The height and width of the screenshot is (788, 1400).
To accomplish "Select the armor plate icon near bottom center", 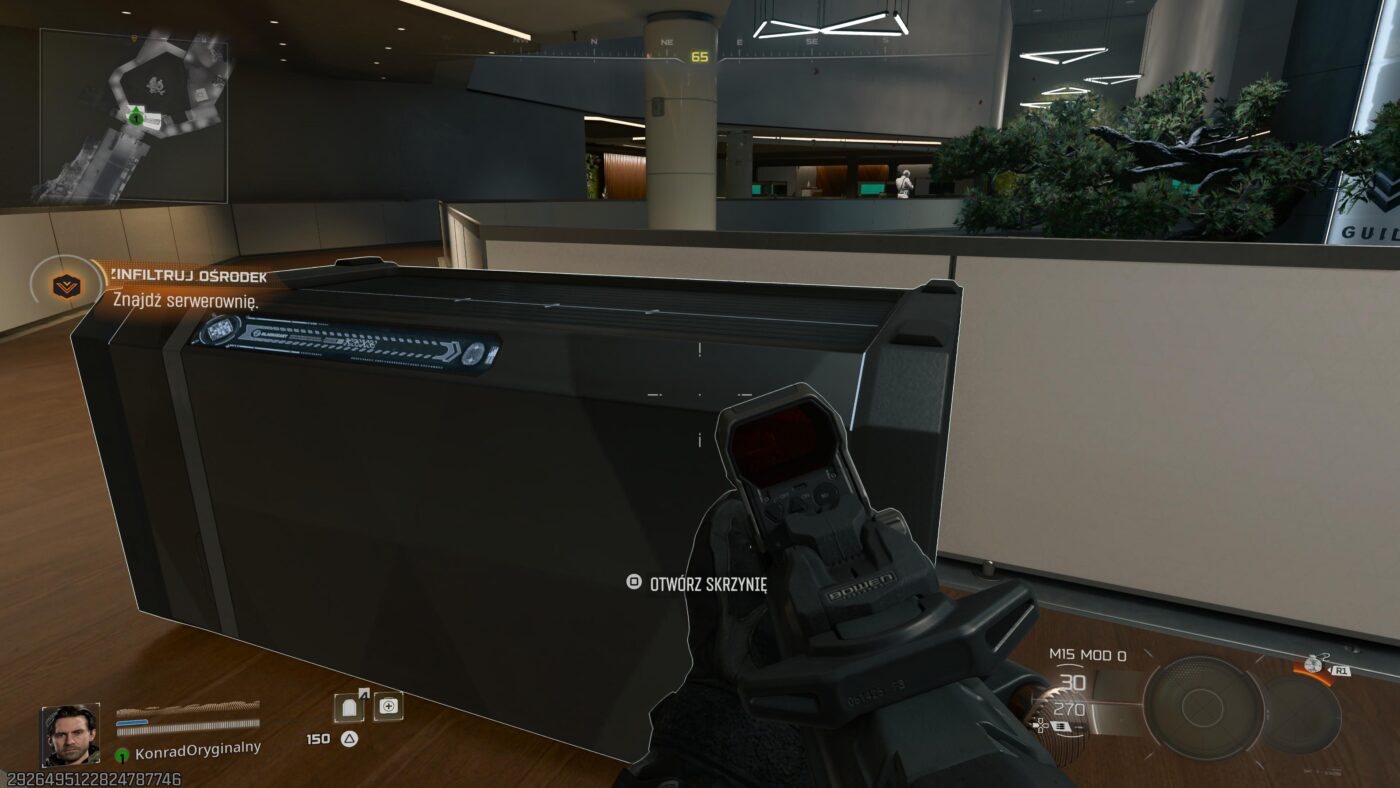I will (x=347, y=707).
